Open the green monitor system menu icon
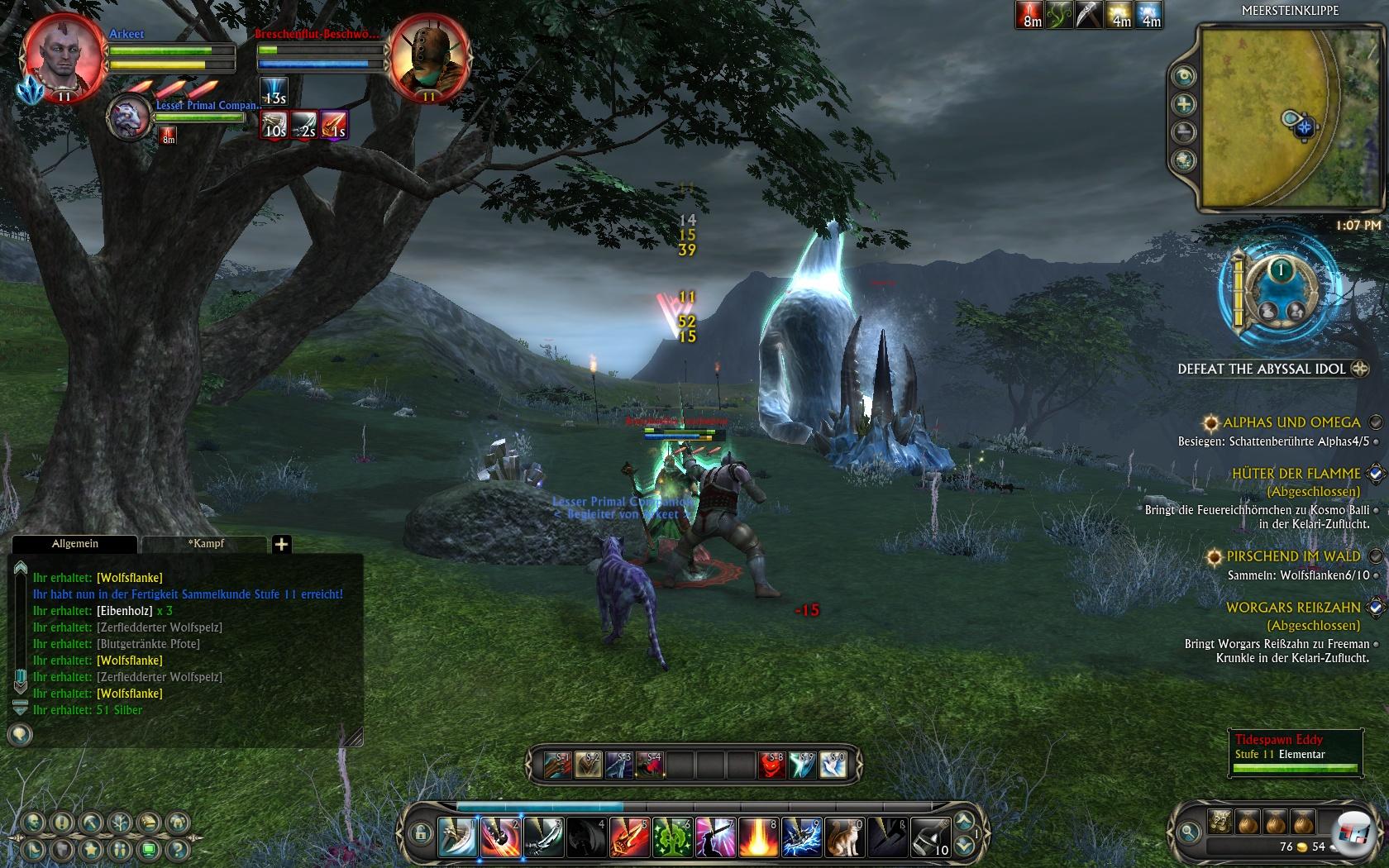 tap(148, 849)
